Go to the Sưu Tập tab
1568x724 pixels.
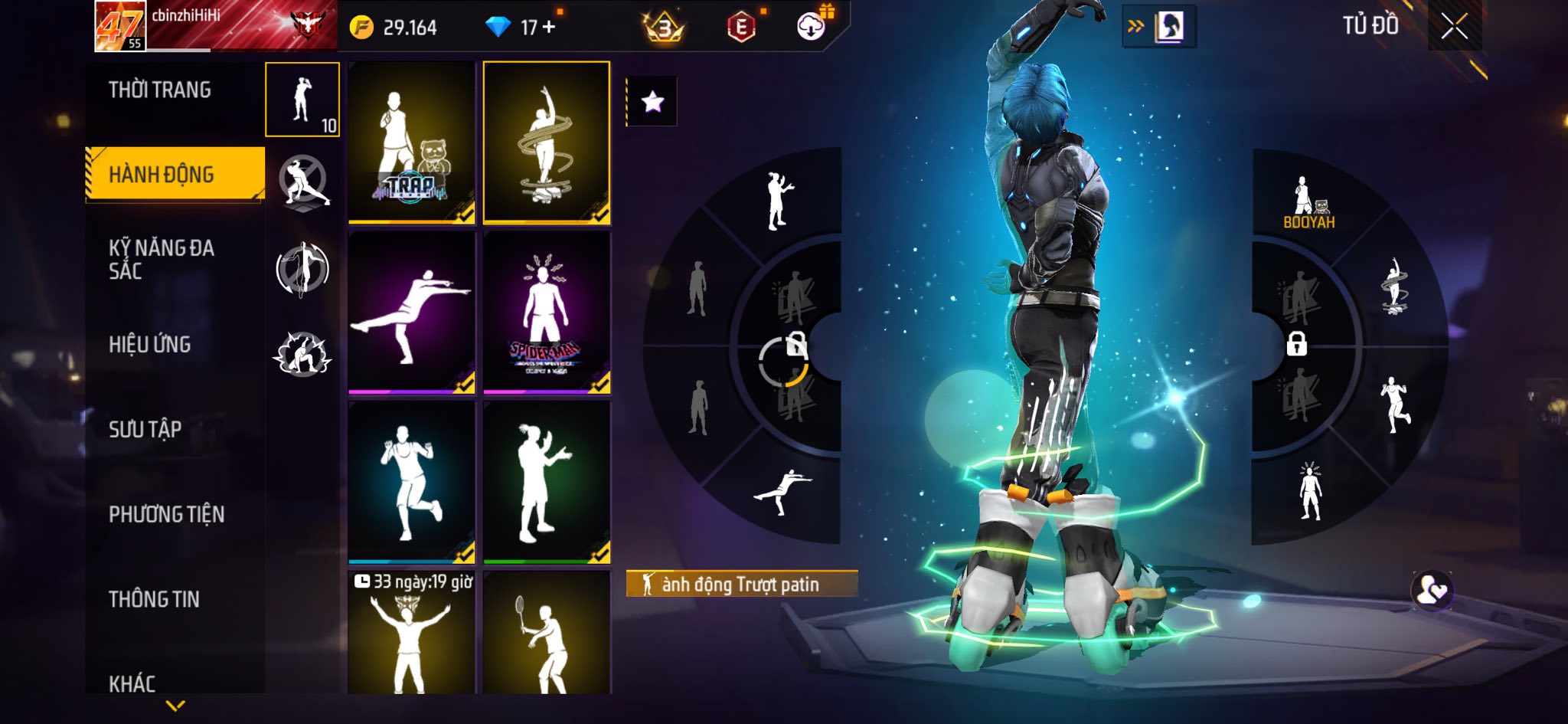pos(145,429)
